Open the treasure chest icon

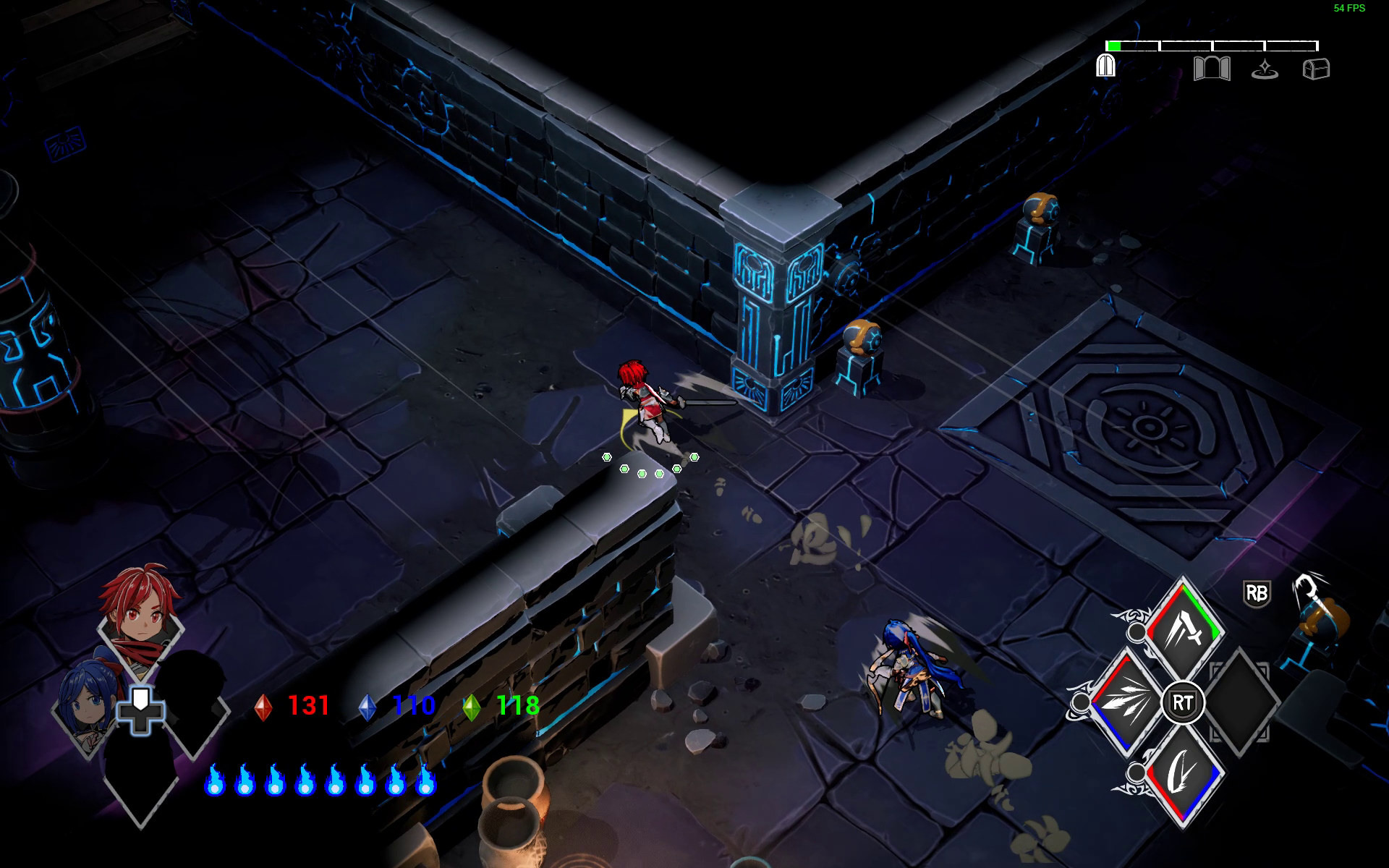pos(1316,69)
